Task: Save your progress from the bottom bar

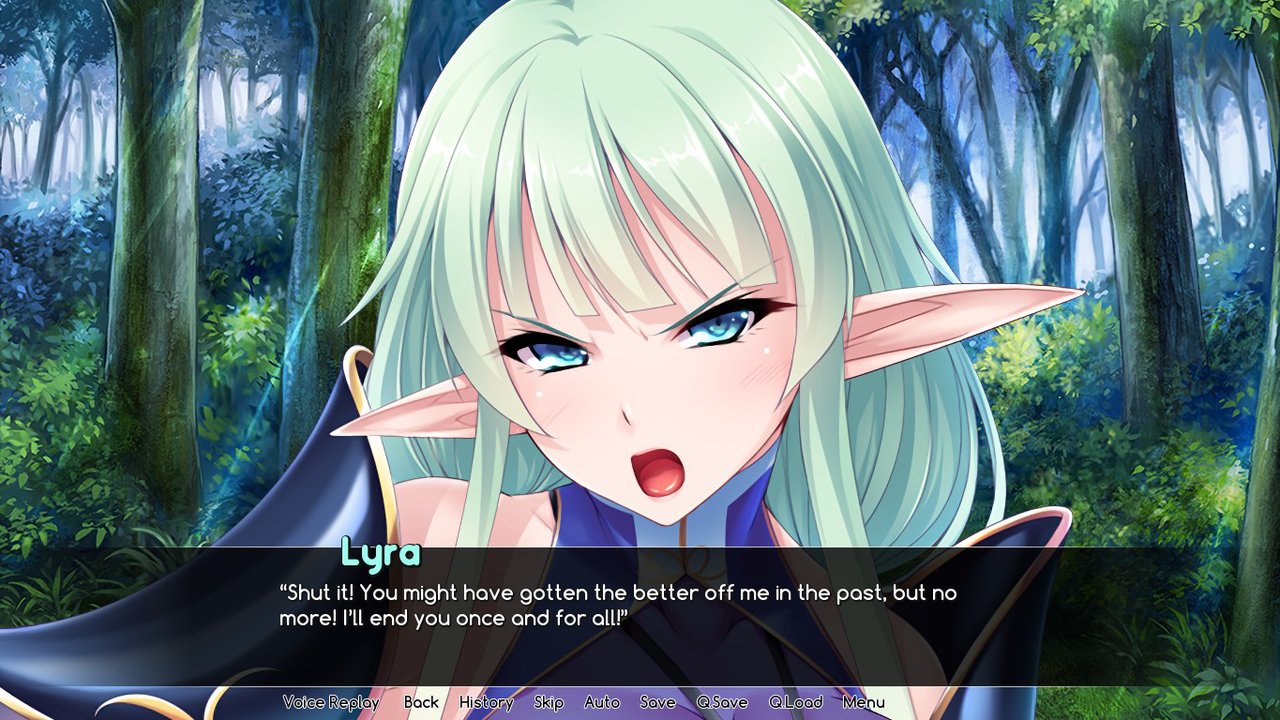Action: [657, 702]
